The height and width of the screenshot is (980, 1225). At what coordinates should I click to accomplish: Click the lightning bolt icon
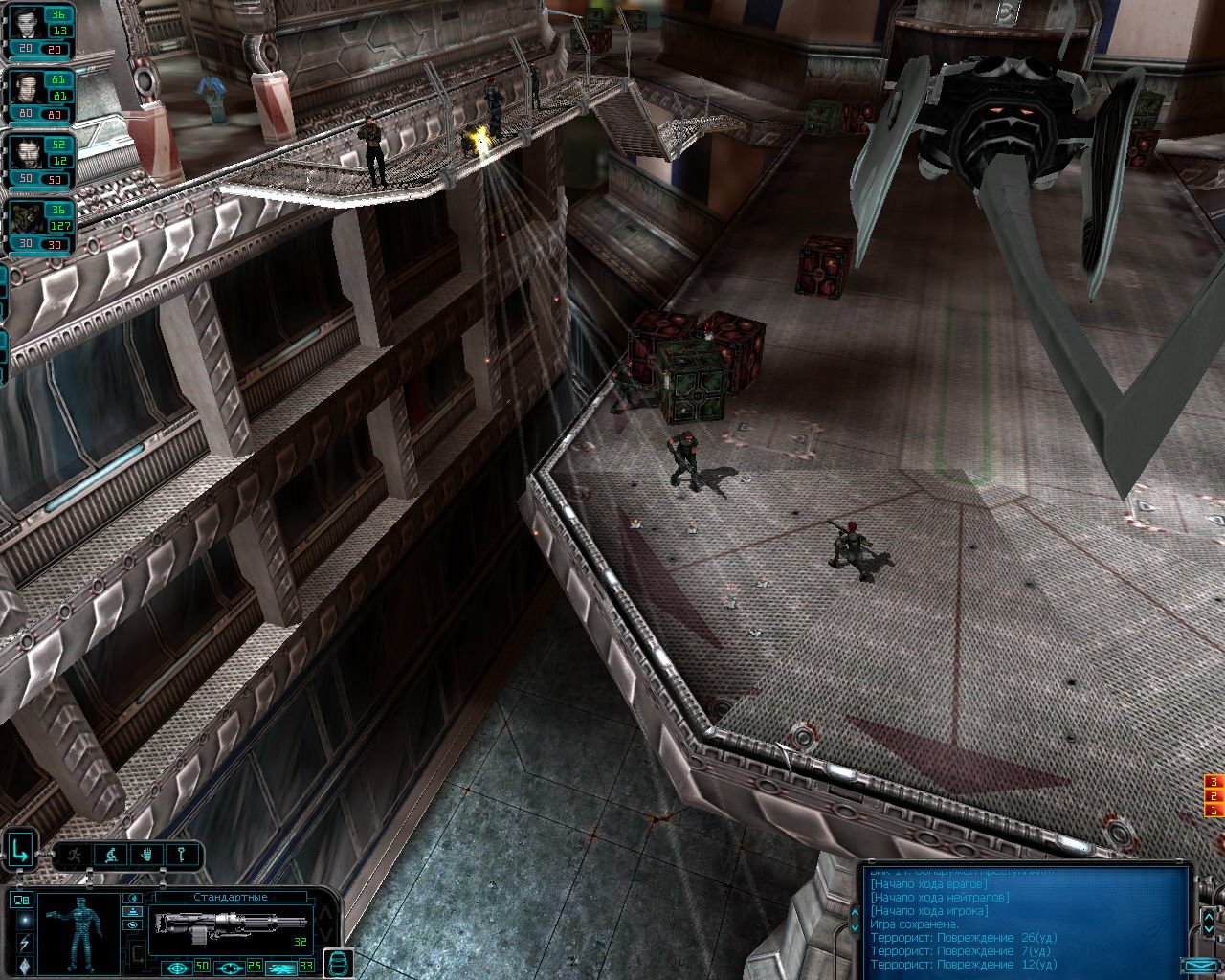[x=23, y=944]
